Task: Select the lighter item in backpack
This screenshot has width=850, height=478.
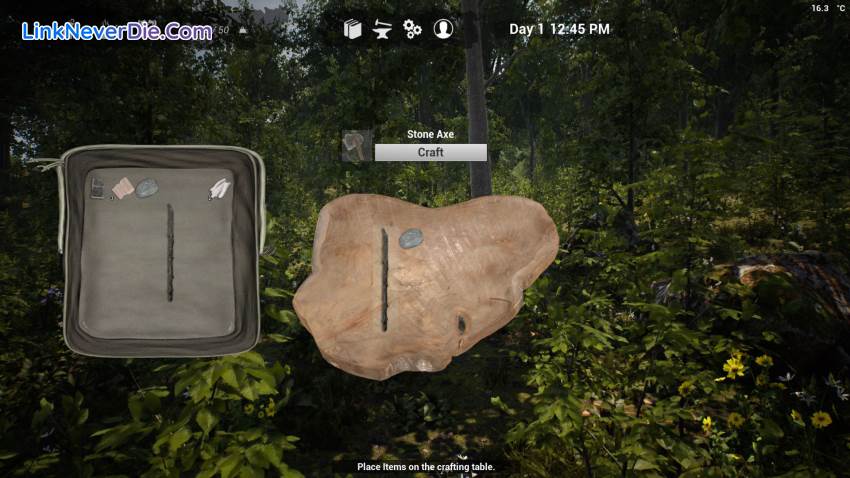Action: (98, 188)
